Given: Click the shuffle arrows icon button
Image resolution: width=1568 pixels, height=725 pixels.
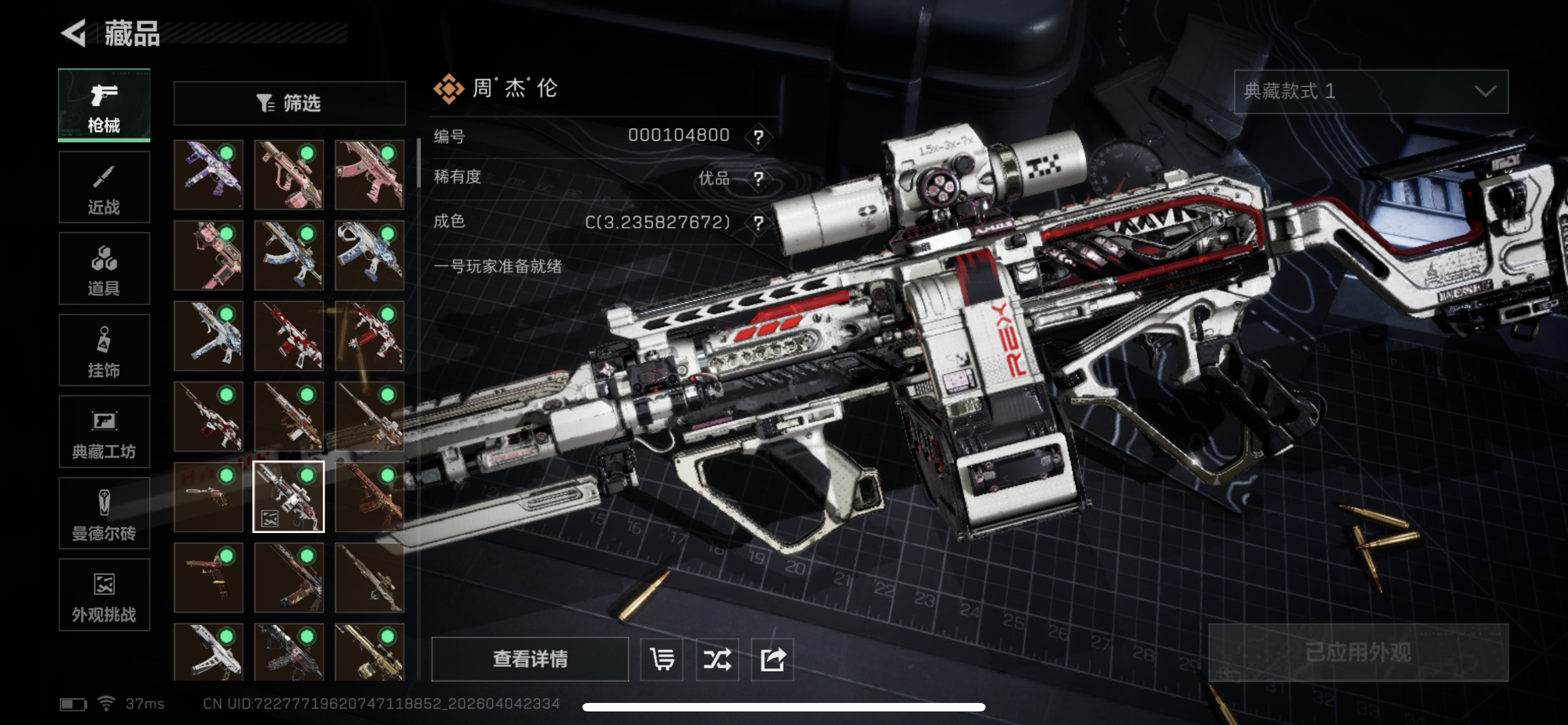Looking at the screenshot, I should [x=717, y=658].
